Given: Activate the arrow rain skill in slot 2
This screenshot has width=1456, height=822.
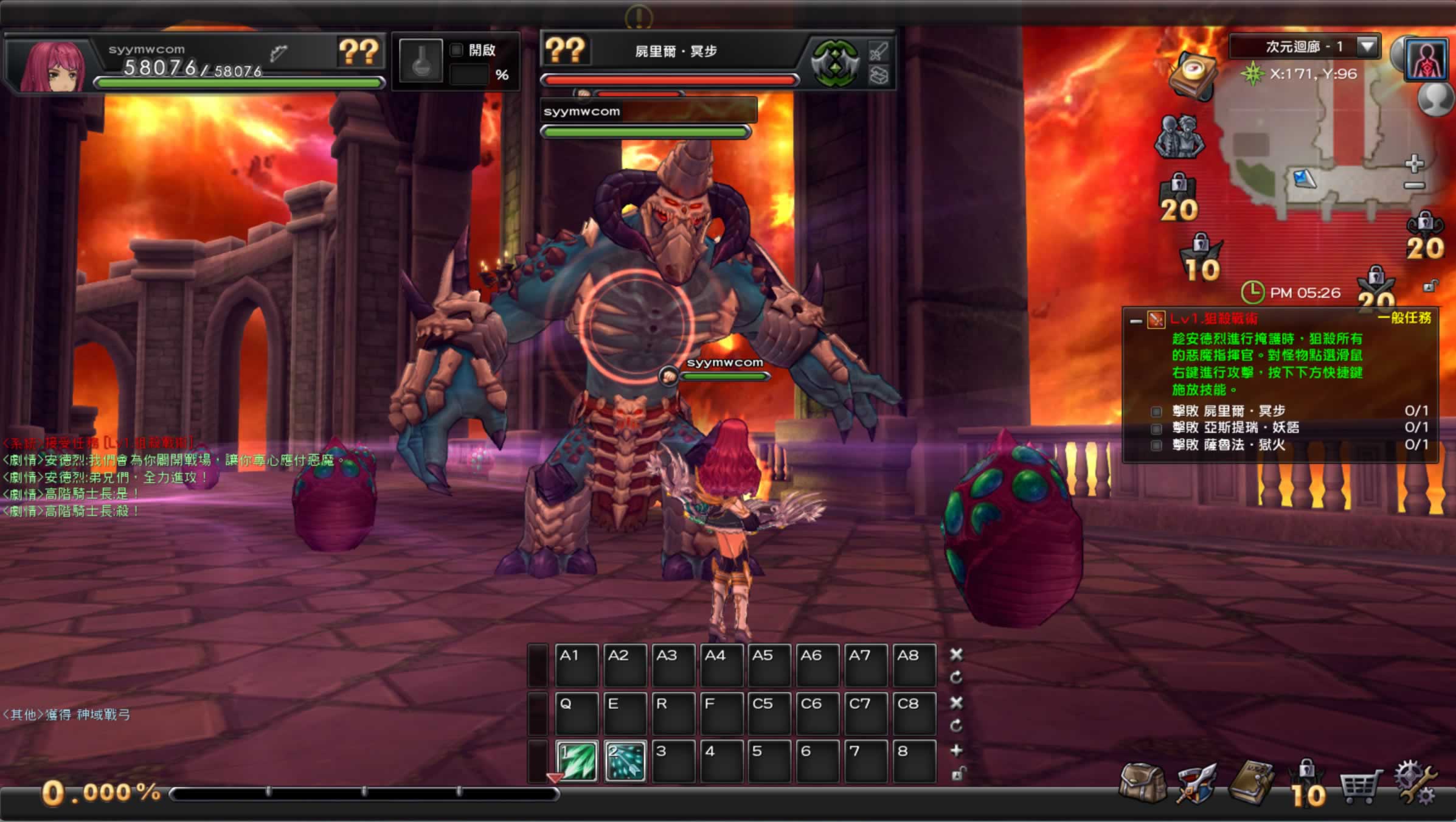Looking at the screenshot, I should tap(625, 761).
